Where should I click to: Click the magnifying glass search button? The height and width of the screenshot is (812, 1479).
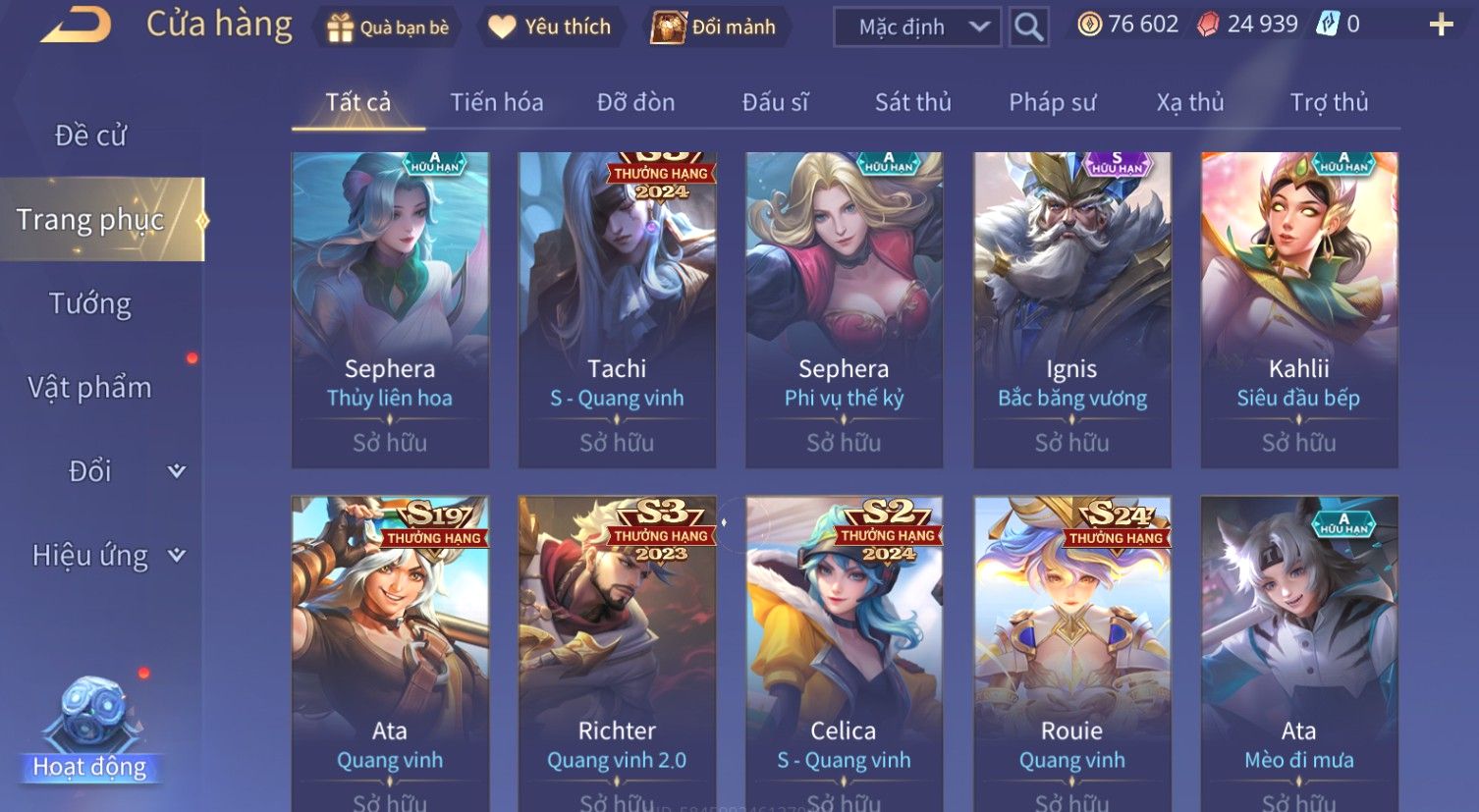(1028, 27)
